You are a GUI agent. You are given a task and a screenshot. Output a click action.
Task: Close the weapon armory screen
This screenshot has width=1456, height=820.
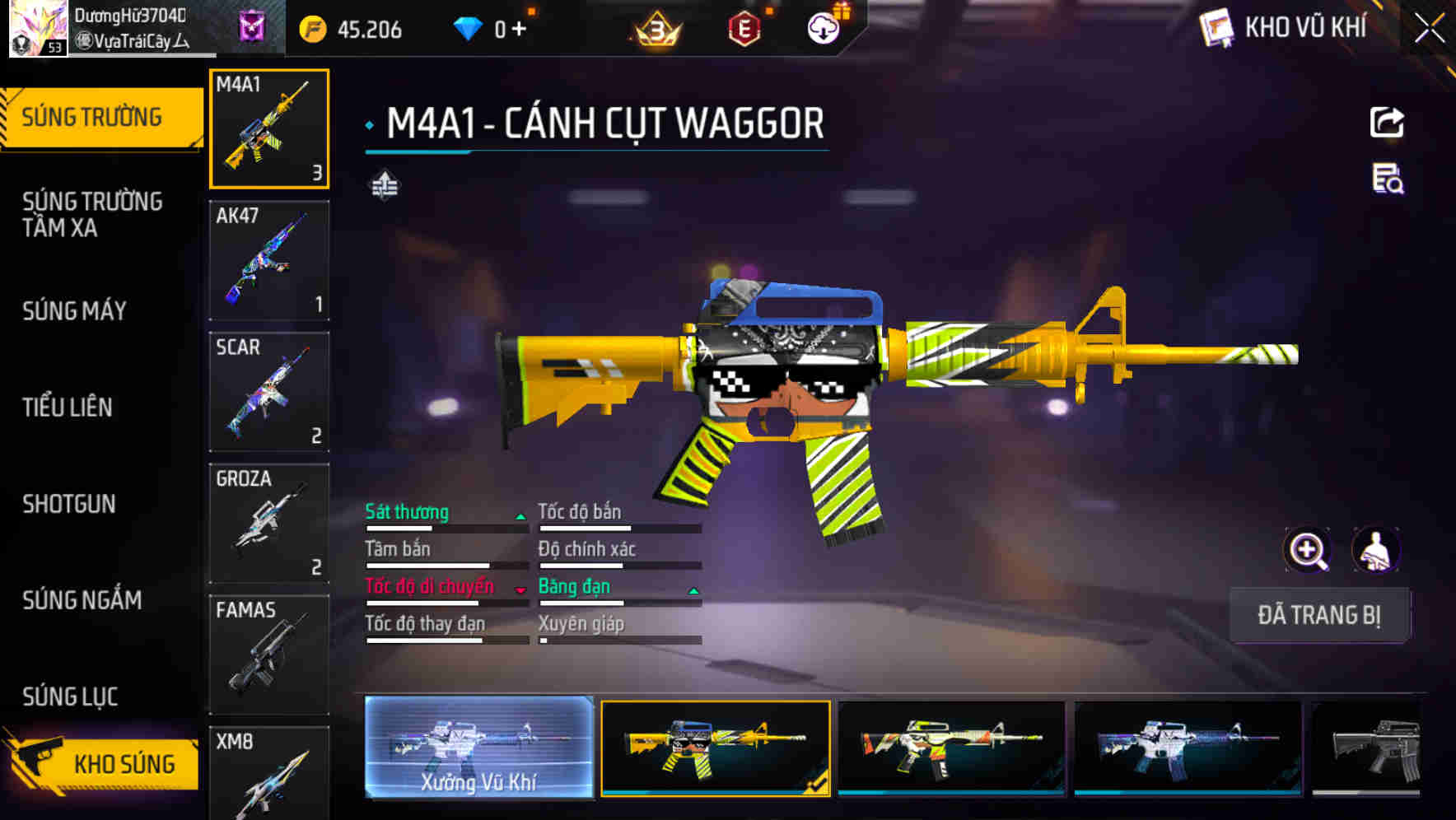(x=1429, y=29)
